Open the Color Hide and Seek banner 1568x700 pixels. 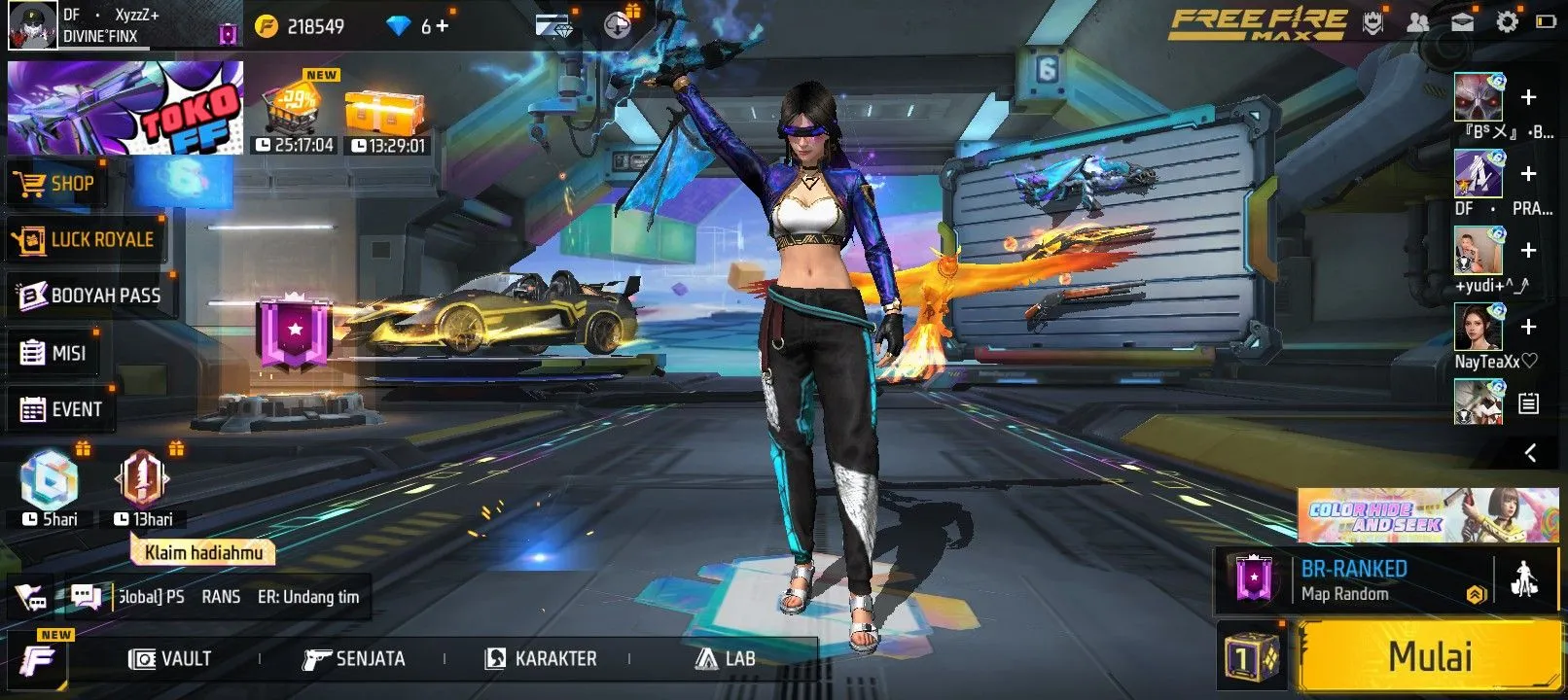pyautogui.click(x=1427, y=515)
